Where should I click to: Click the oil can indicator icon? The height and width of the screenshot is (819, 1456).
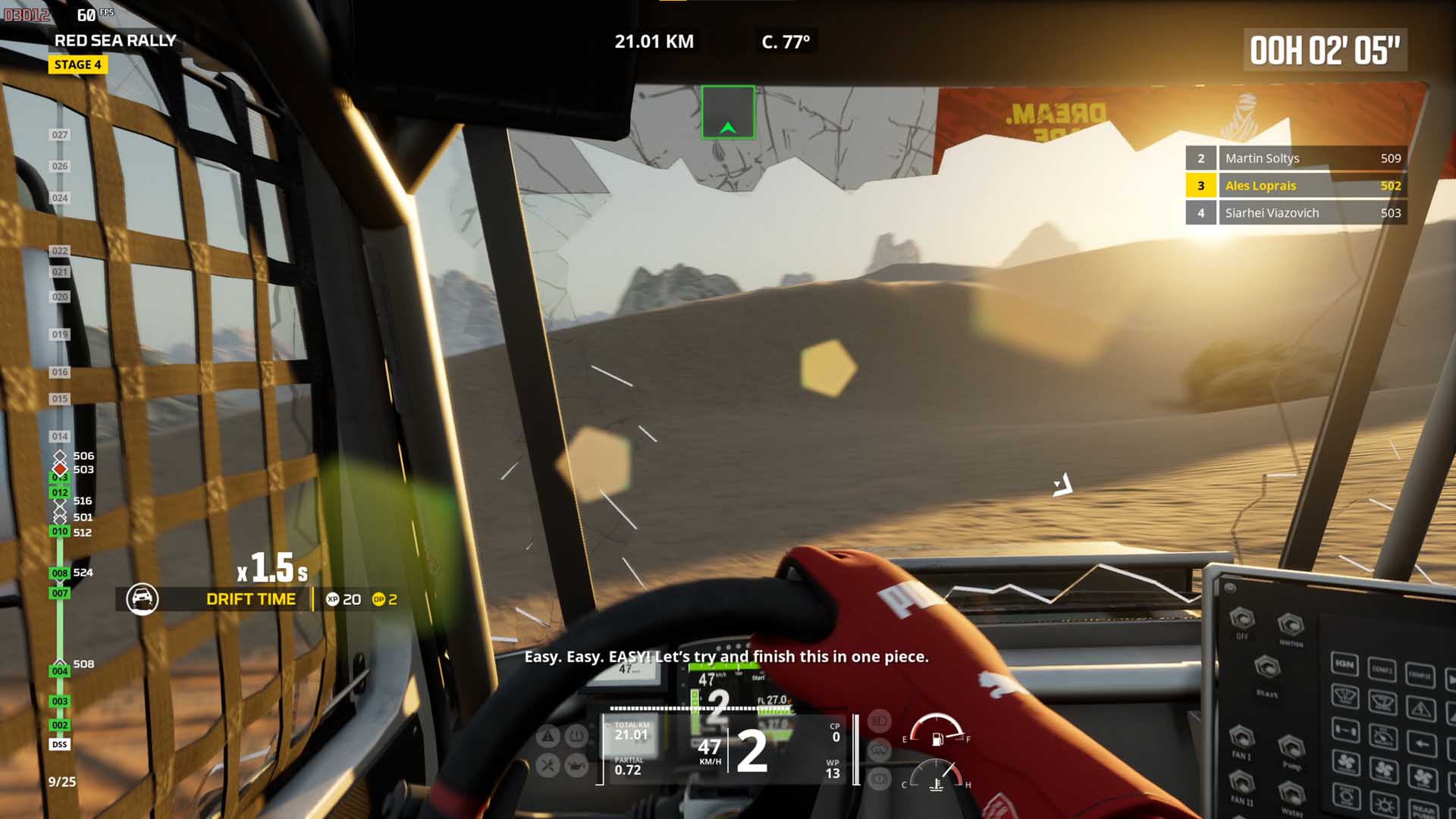(577, 765)
